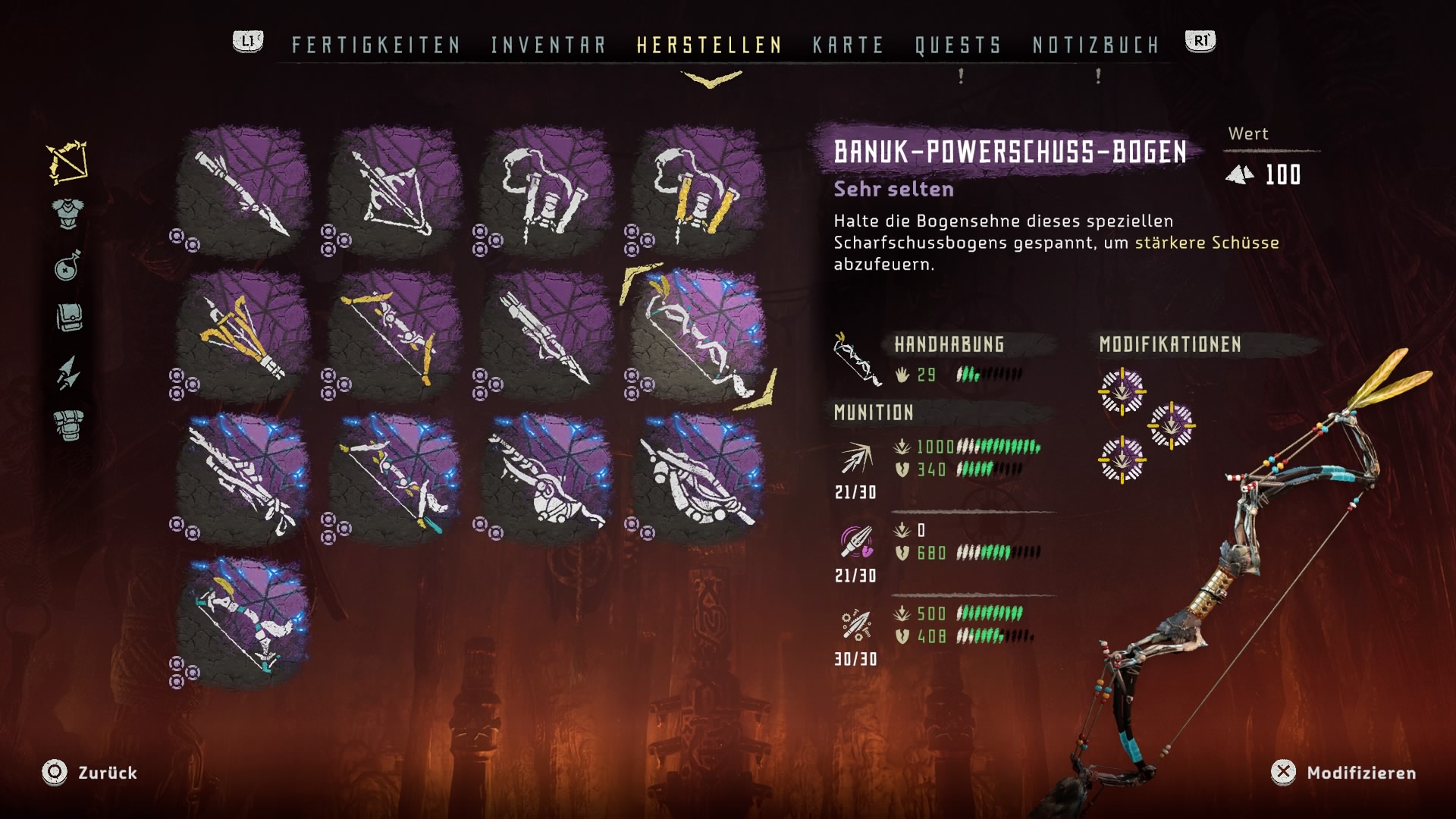This screenshot has width=1456, height=819.
Task: Open the Karte tab
Action: coord(848,45)
